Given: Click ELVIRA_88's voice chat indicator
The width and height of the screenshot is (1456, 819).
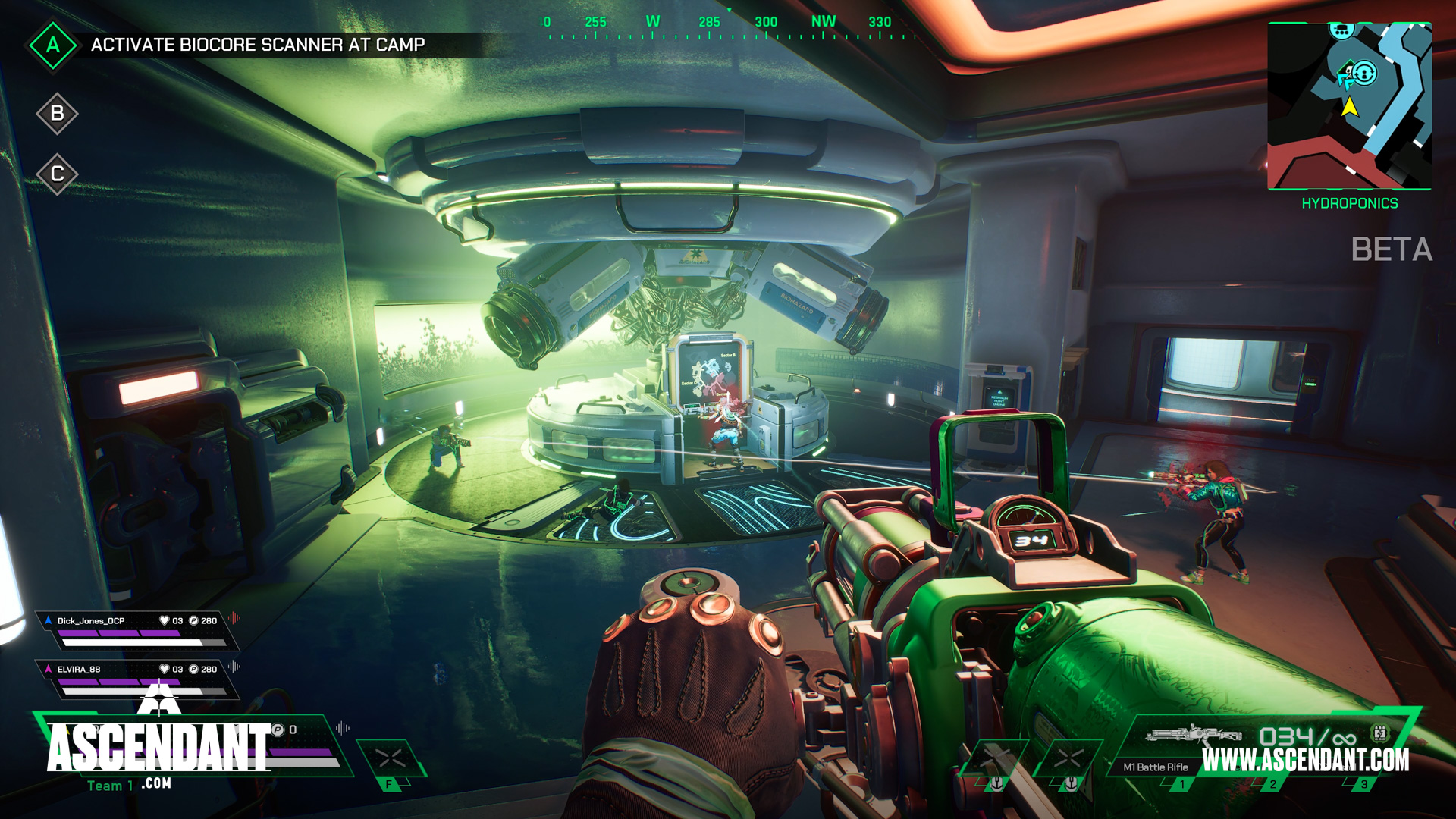Looking at the screenshot, I should 234,667.
